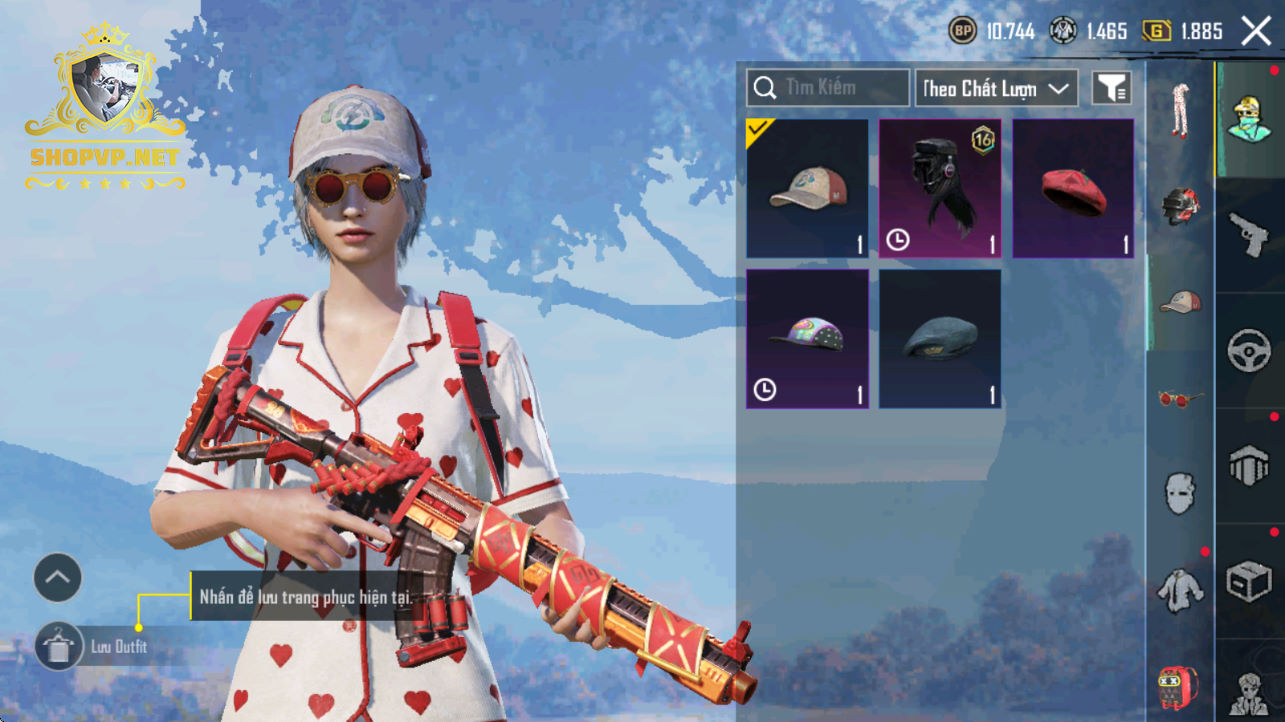Open the helmet subcategory
This screenshot has width=1285, height=722.
pyautogui.click(x=1180, y=206)
